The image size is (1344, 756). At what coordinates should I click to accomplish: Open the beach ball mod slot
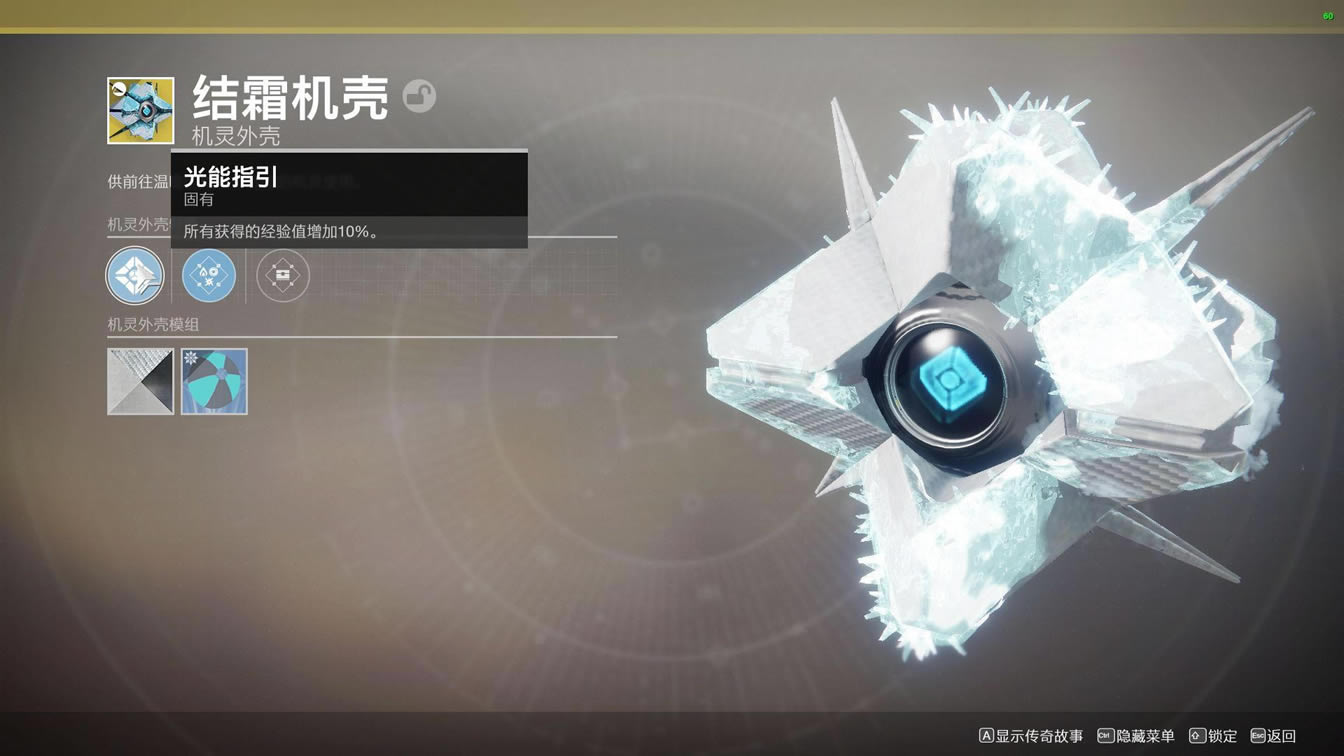tap(214, 381)
